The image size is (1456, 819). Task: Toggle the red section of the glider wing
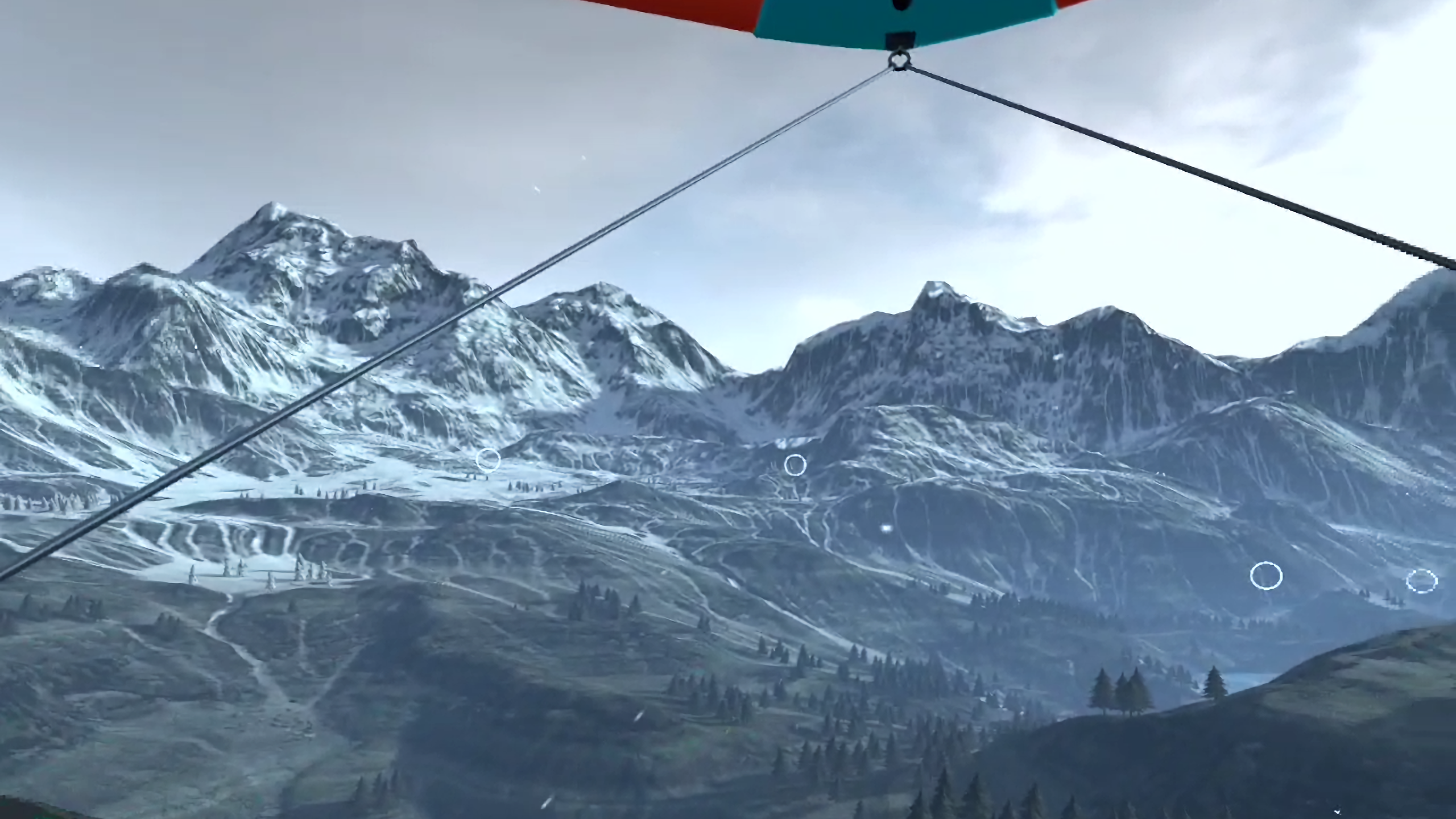pyautogui.click(x=682, y=11)
